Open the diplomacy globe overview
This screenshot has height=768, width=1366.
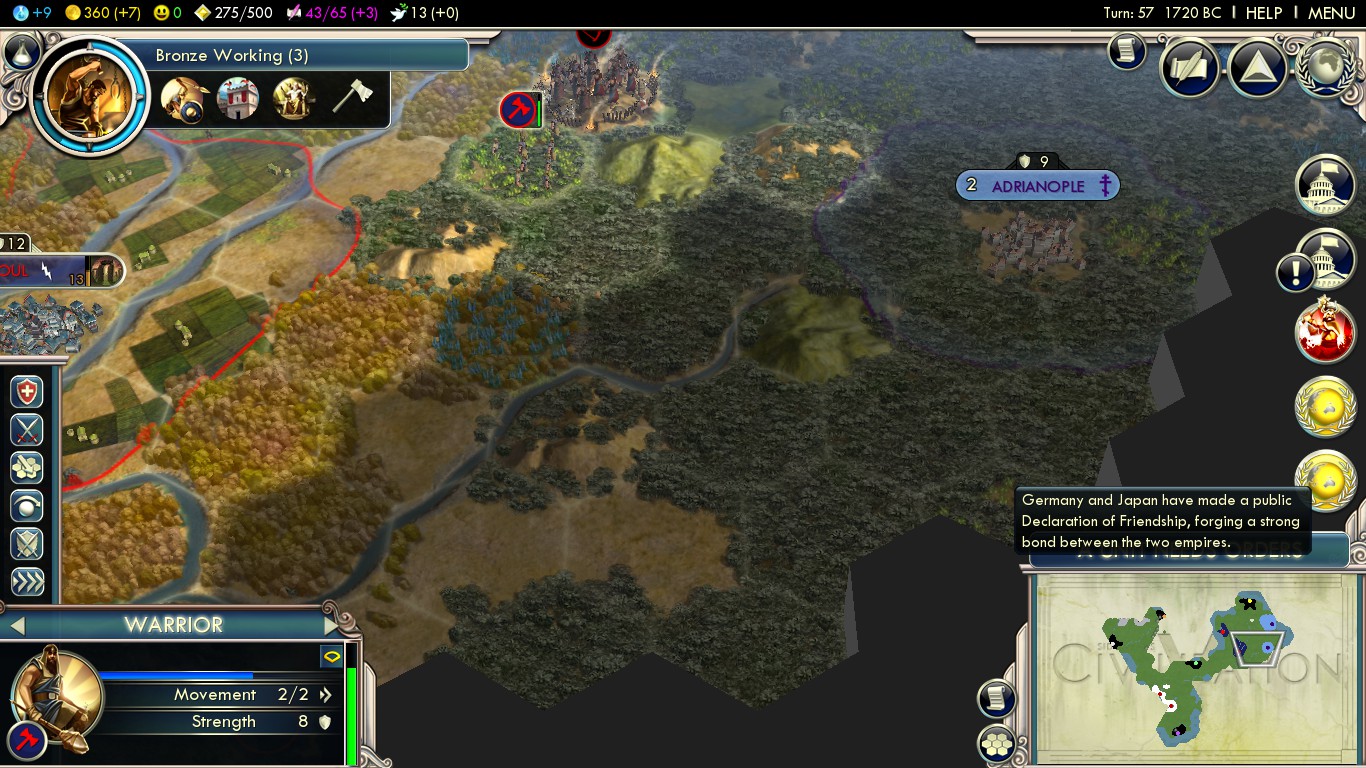[1325, 67]
